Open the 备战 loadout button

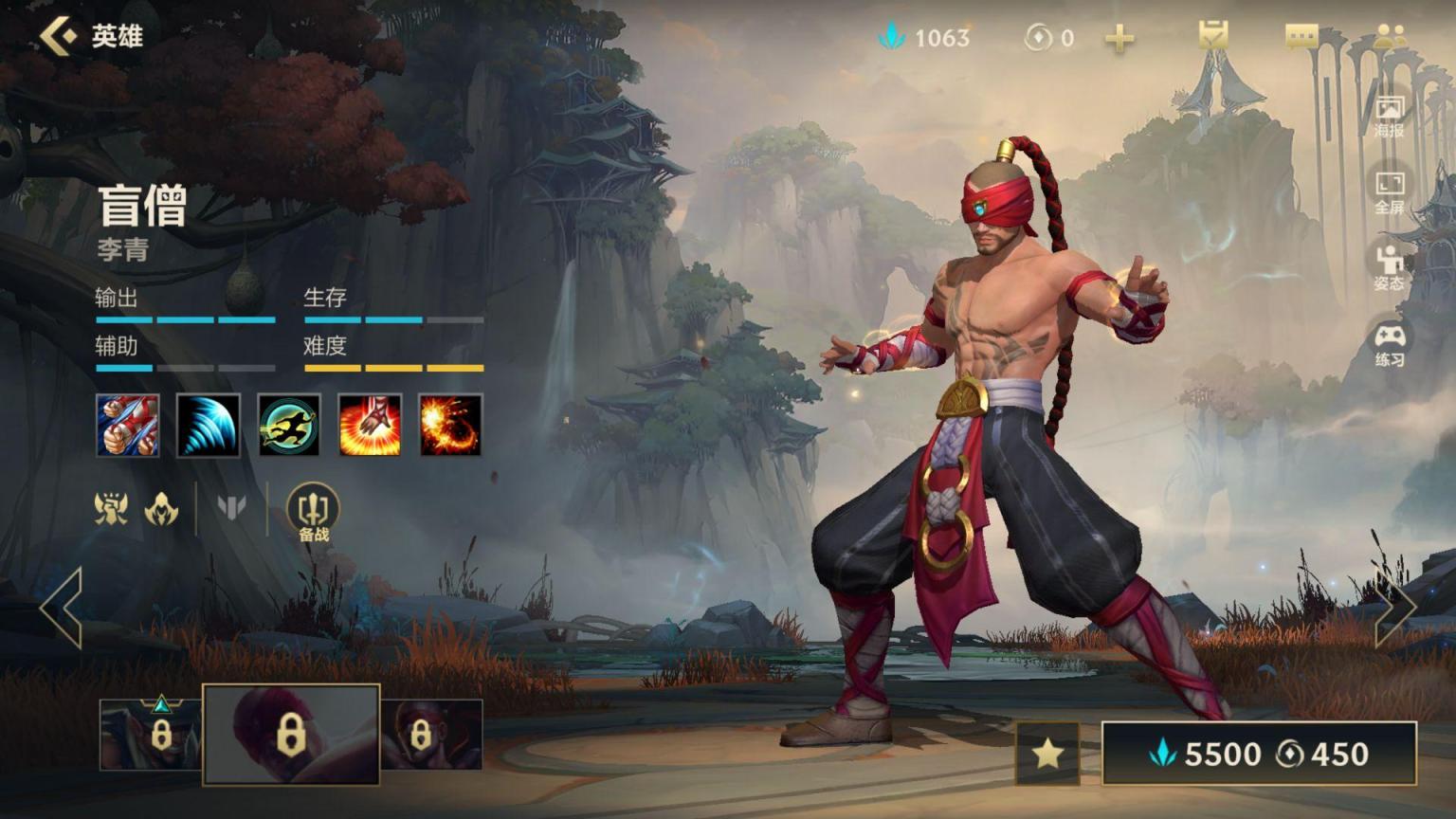[313, 513]
